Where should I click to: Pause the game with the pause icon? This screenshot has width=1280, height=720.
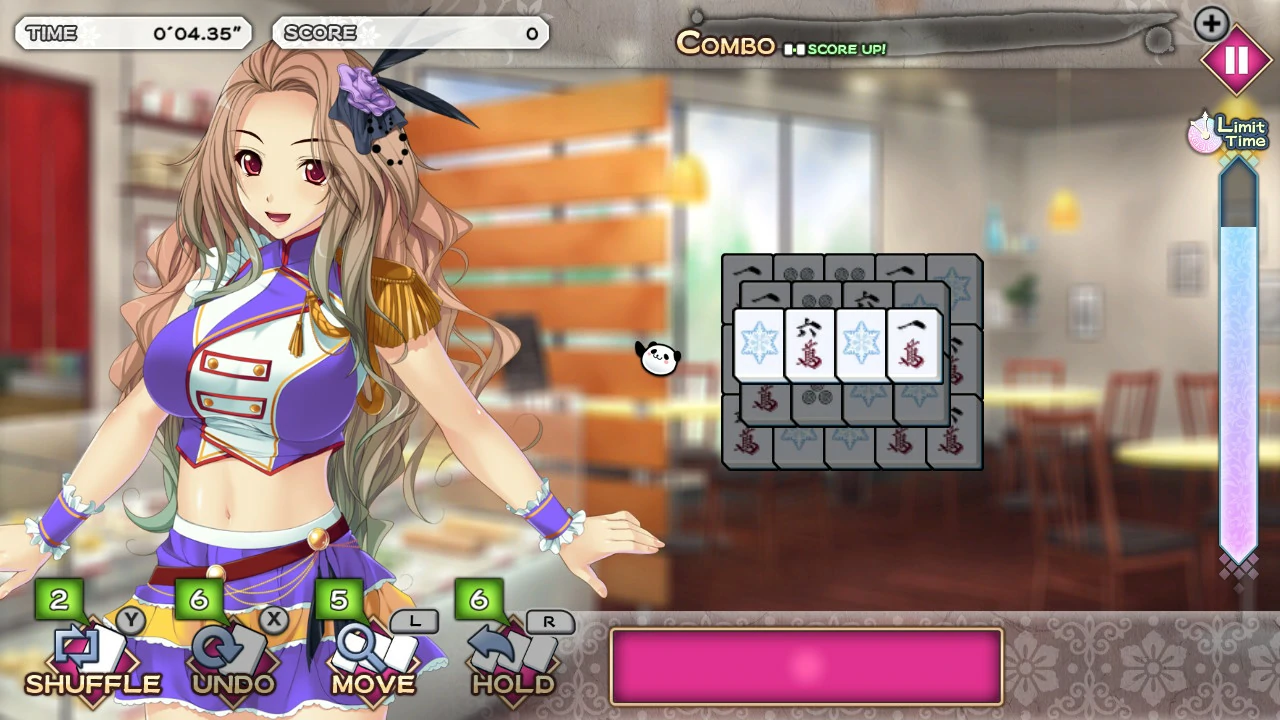tap(1237, 60)
